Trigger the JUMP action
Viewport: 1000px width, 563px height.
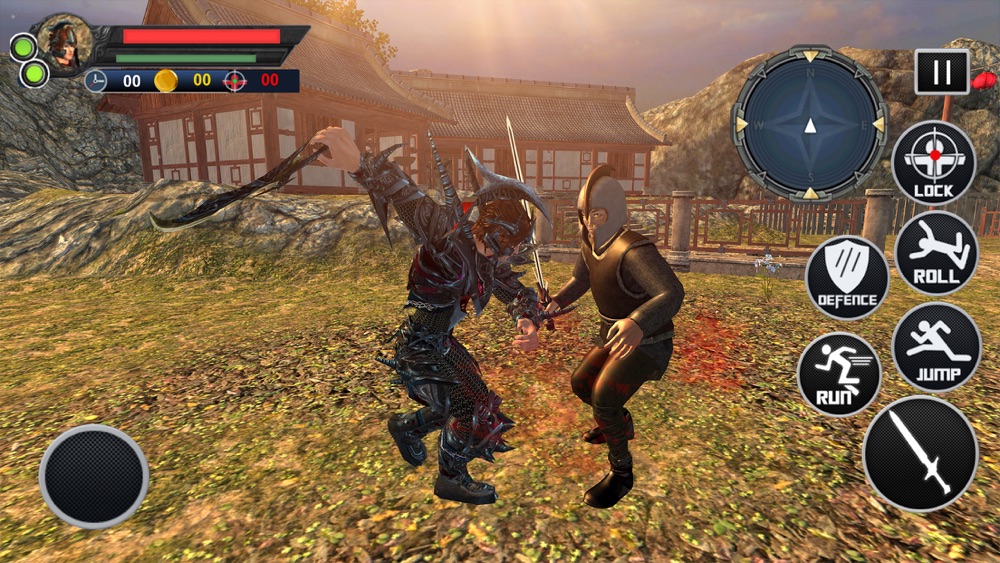click(x=936, y=347)
